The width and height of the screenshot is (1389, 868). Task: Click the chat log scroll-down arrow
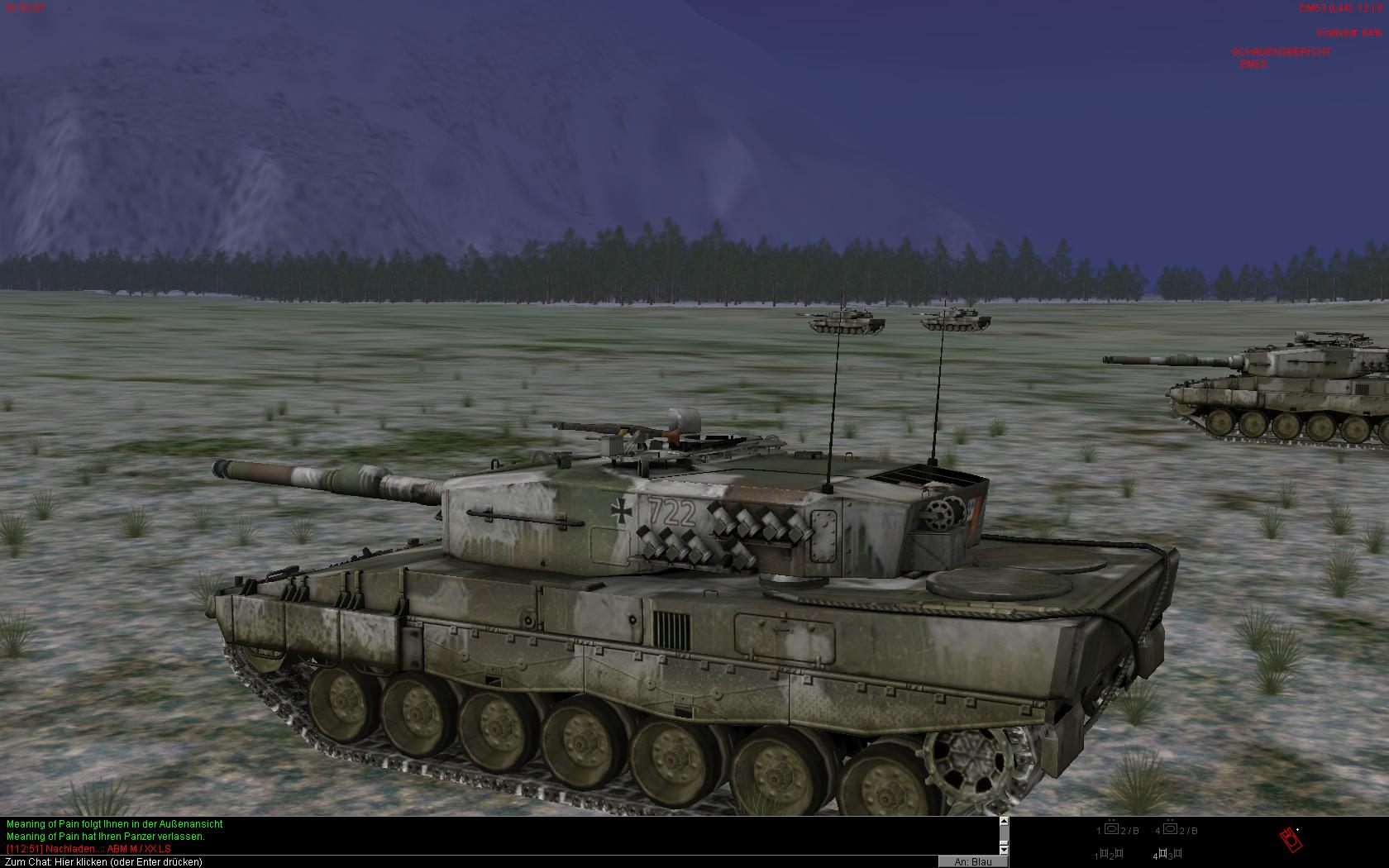(x=1004, y=849)
